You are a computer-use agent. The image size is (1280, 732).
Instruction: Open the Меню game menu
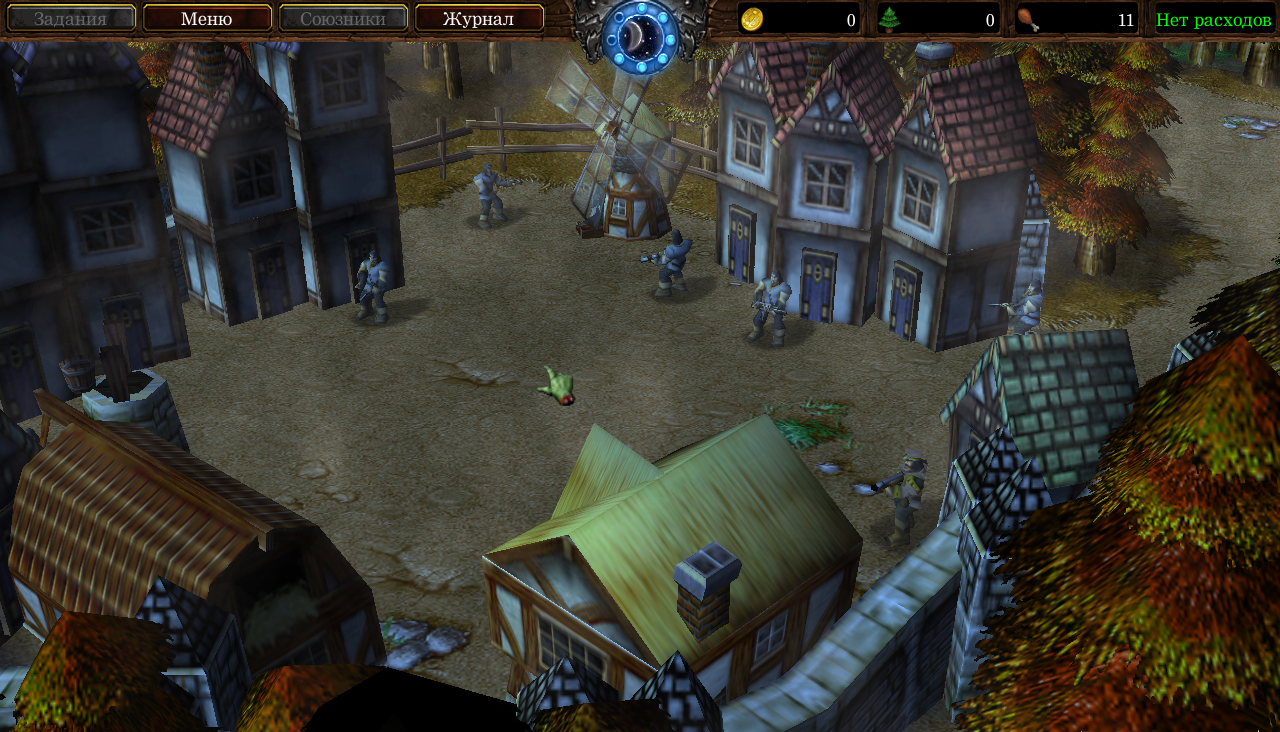(x=207, y=18)
